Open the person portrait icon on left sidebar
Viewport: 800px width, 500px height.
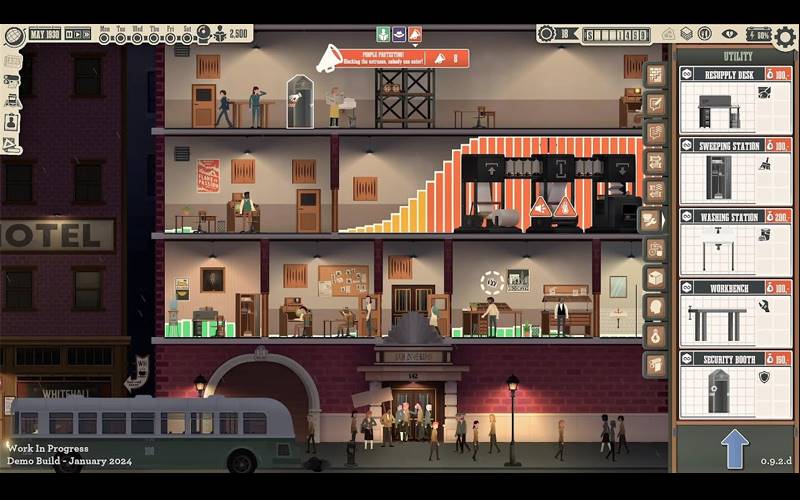11,121
